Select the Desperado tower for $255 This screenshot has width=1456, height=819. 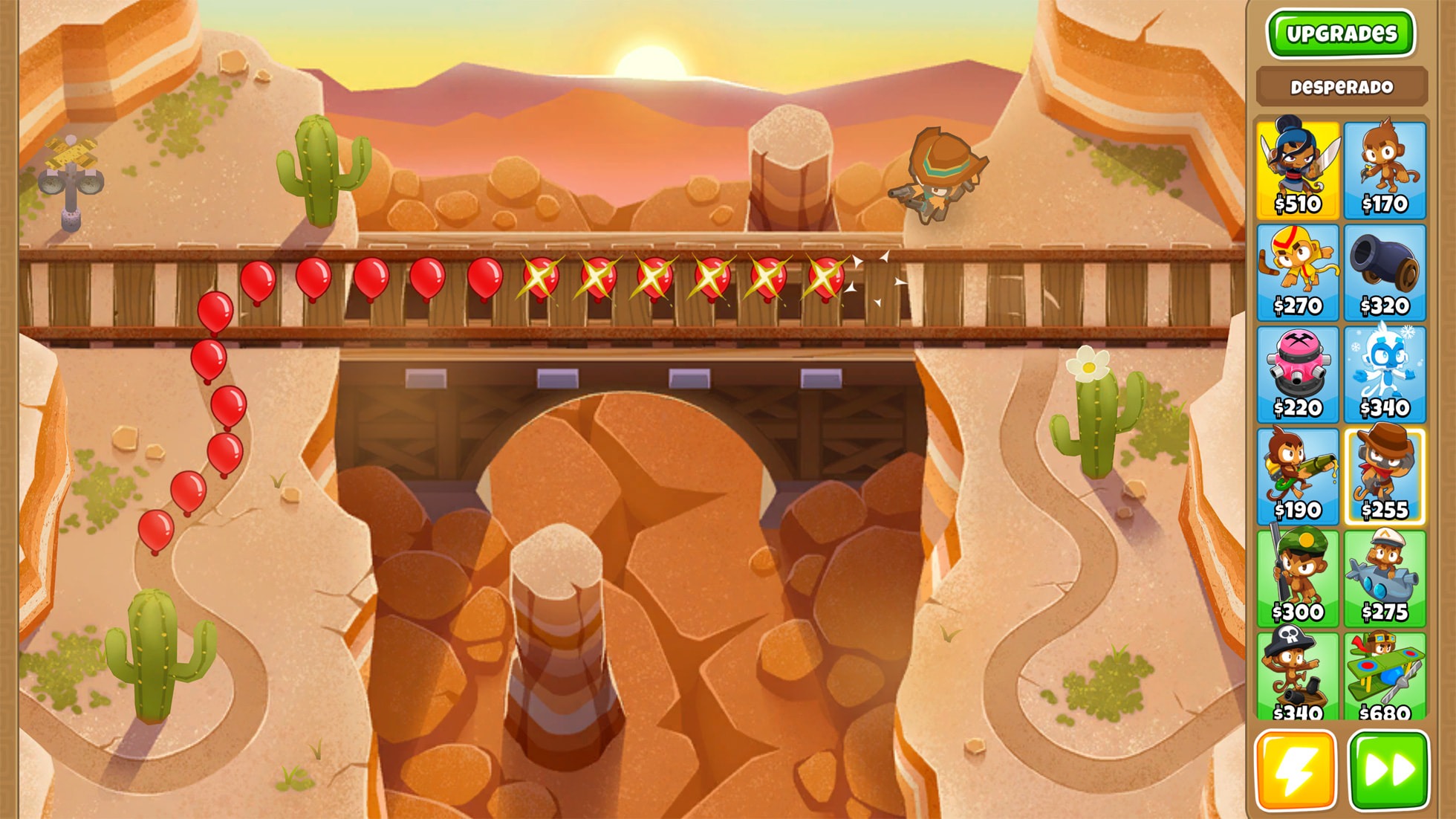click(1385, 476)
